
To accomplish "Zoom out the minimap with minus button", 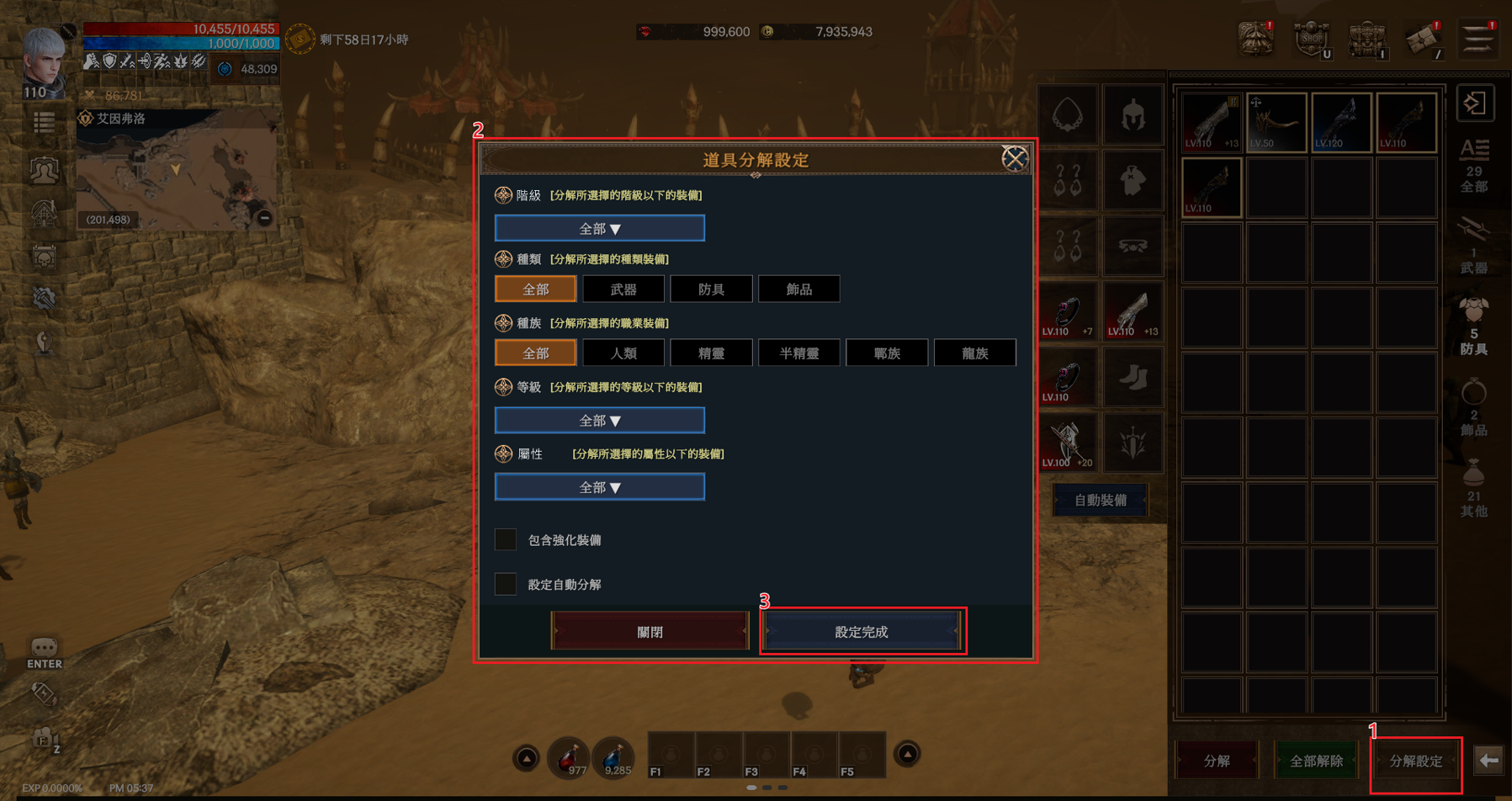I will [264, 218].
